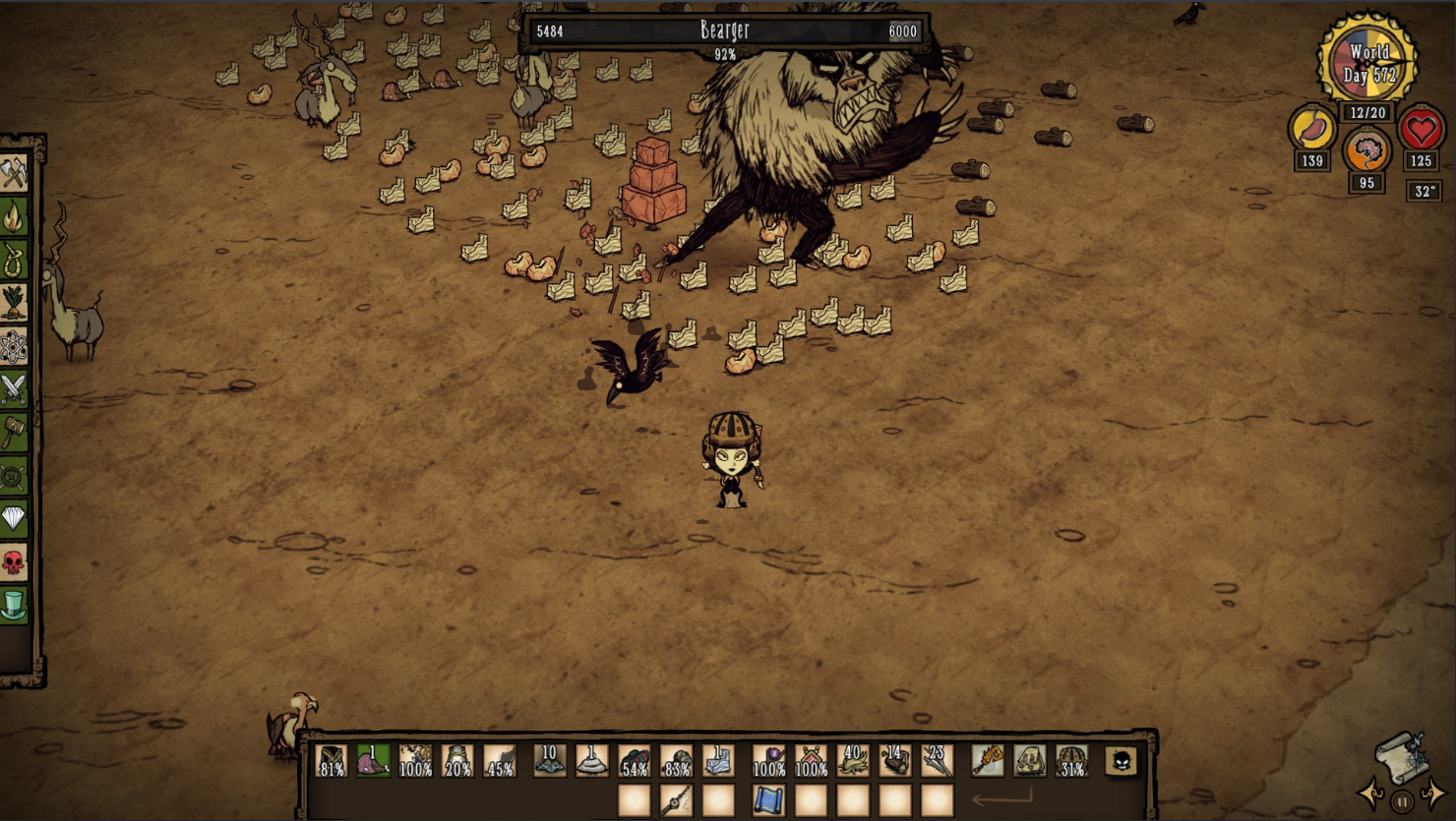
Task: Open the Tools crafting tab
Action: 14,174
